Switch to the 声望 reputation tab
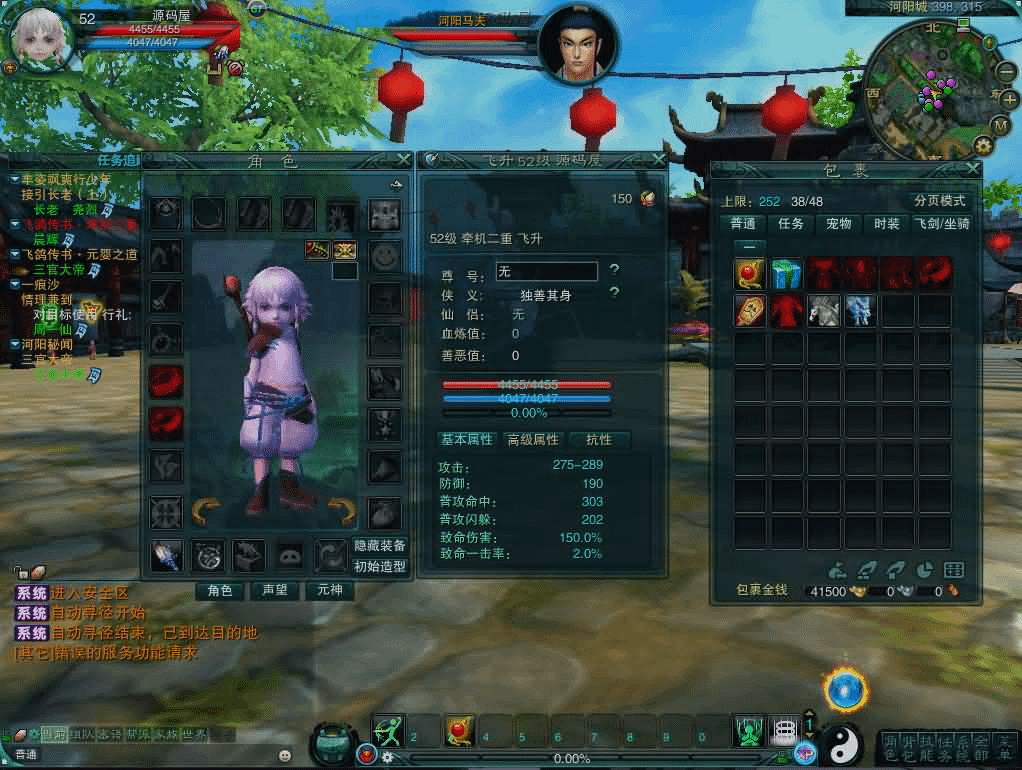 (275, 590)
